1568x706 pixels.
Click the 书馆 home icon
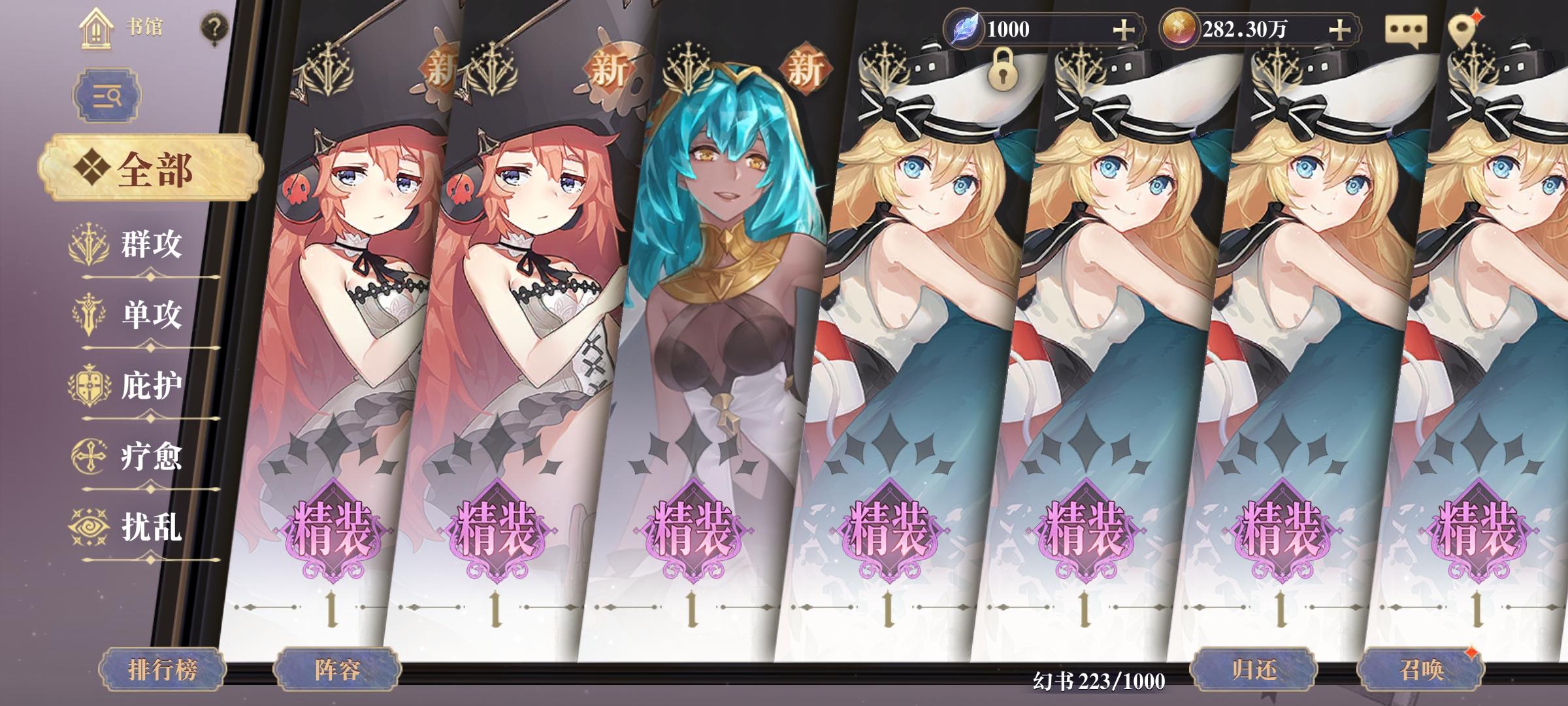[97, 27]
